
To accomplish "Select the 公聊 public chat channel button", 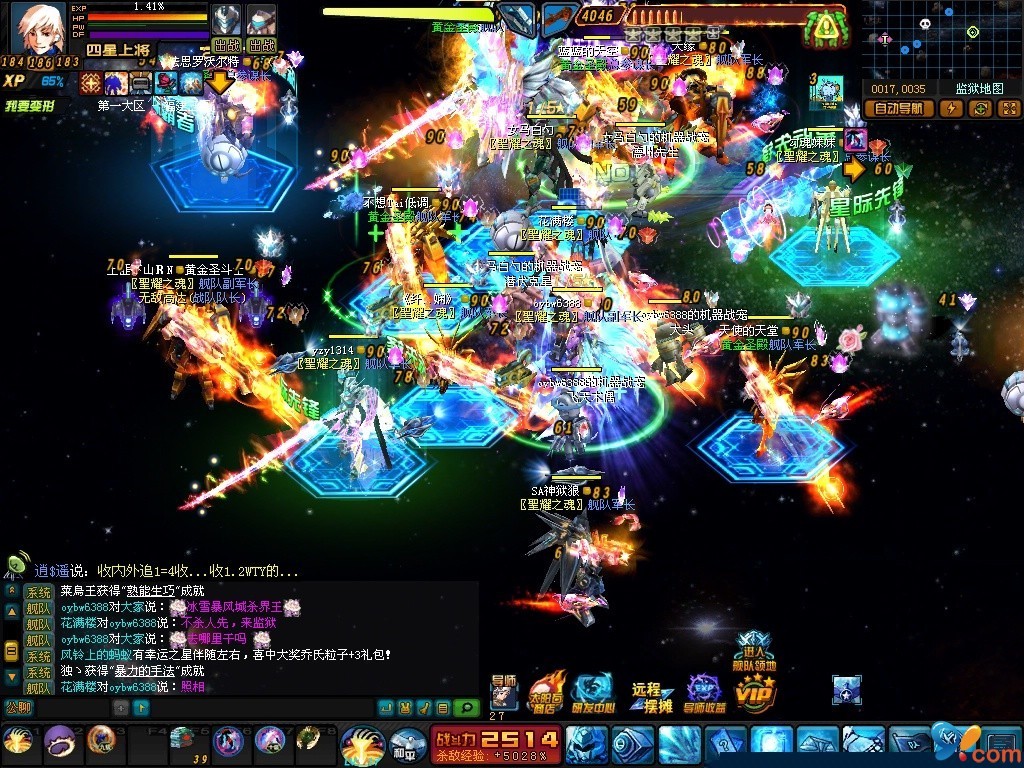I will [18, 708].
